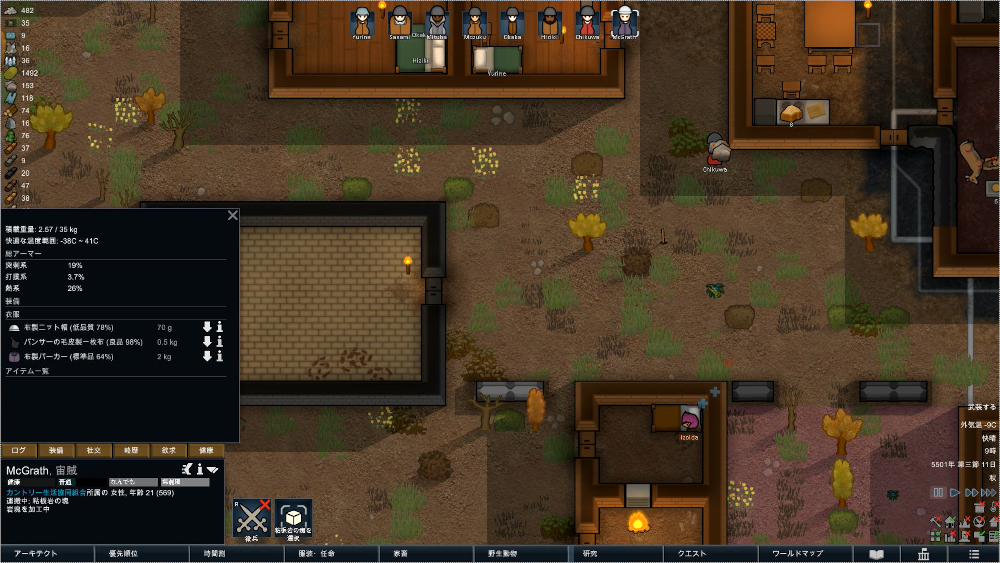This screenshot has height=563, width=1000.
Task: Open the ワールドマップ
Action: pos(797,553)
